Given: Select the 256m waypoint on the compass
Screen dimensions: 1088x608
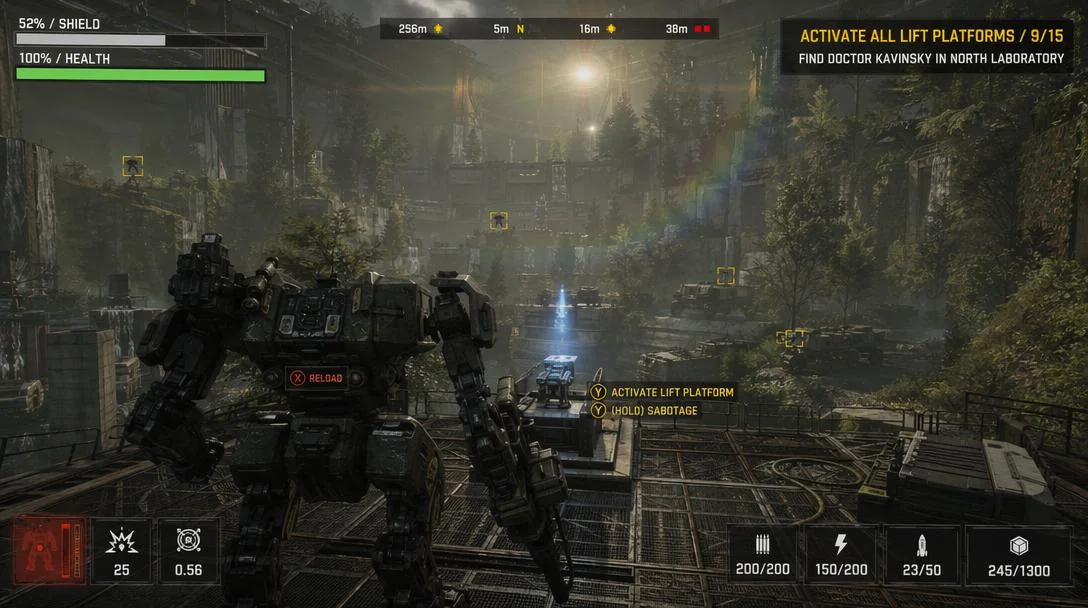Looking at the screenshot, I should pos(421,29).
